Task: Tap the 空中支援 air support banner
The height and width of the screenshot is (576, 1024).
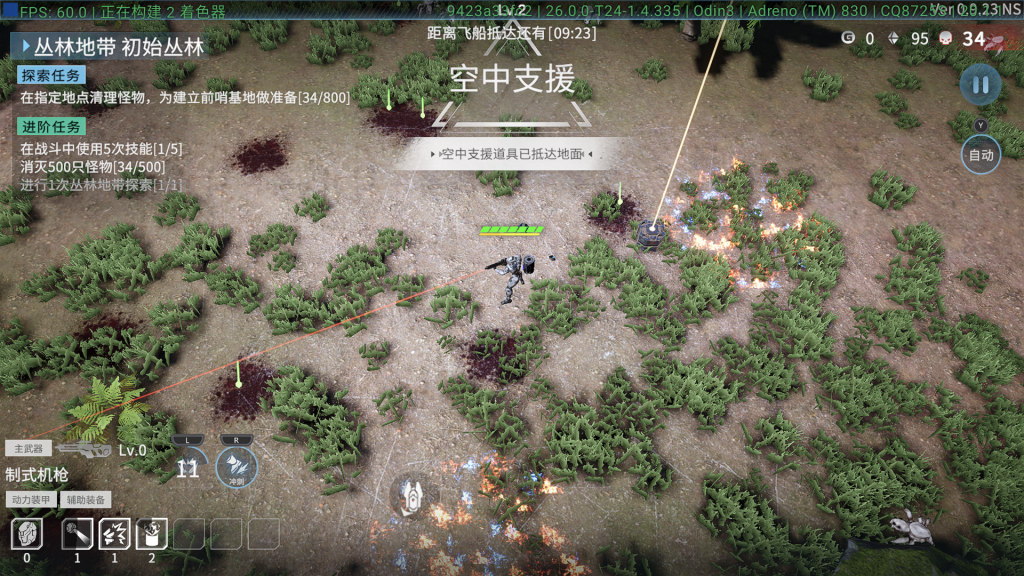Action: click(511, 78)
